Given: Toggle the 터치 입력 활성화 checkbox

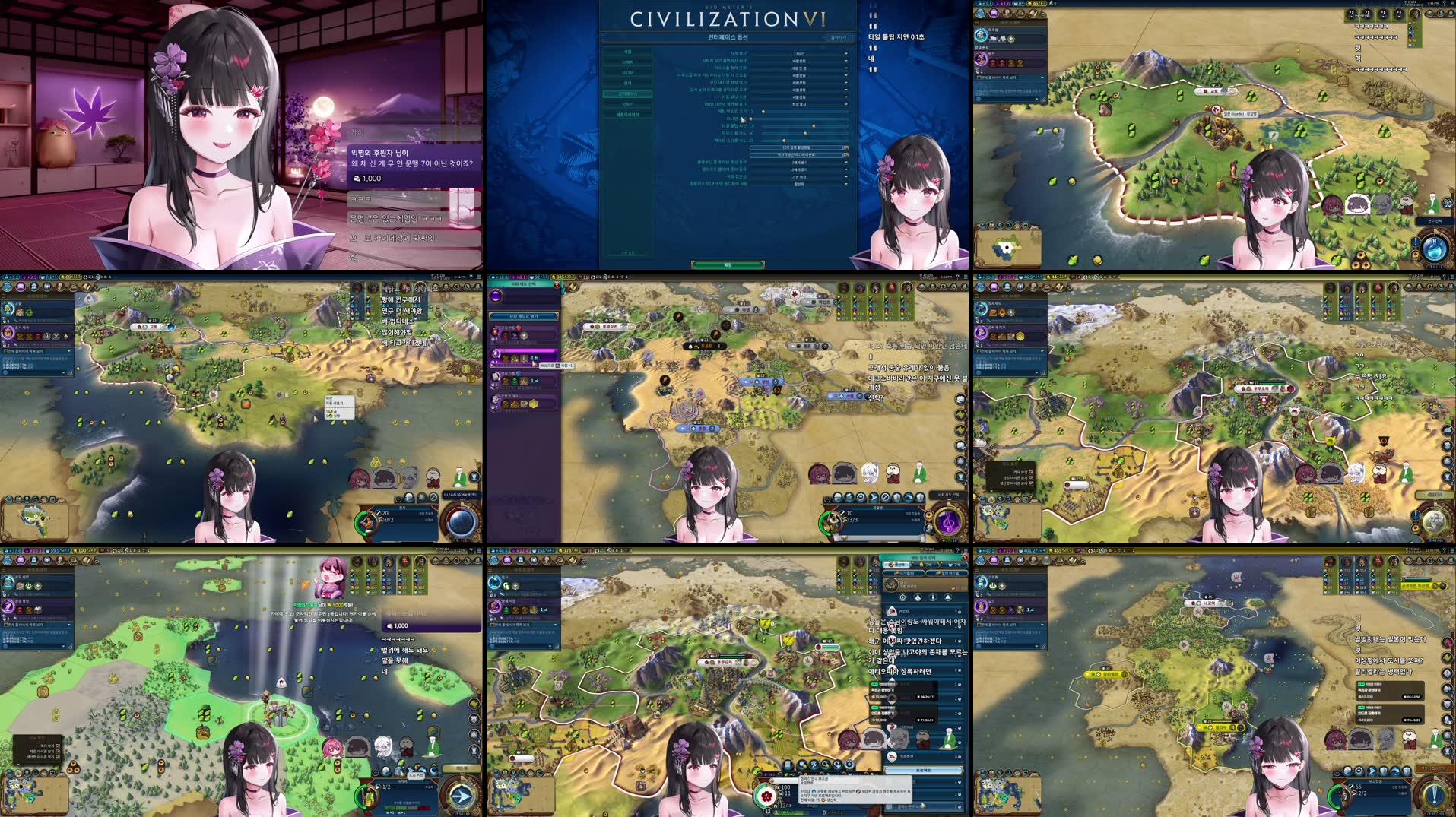Looking at the screenshot, I should (x=847, y=148).
